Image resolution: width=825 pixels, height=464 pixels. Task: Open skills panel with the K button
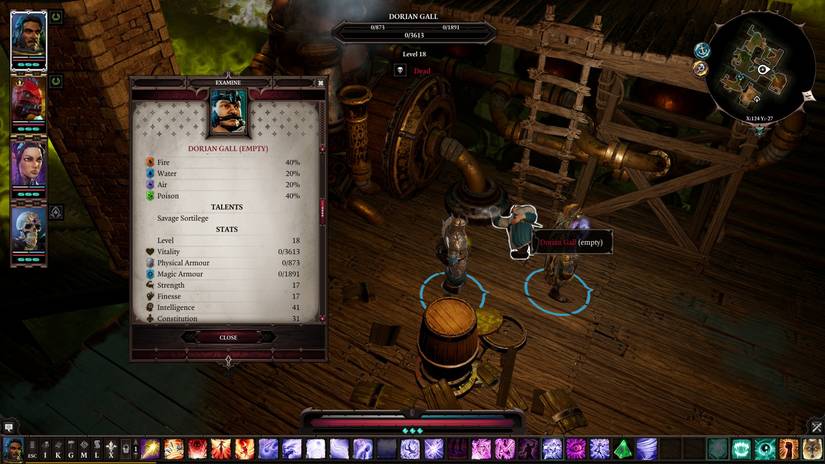point(58,449)
